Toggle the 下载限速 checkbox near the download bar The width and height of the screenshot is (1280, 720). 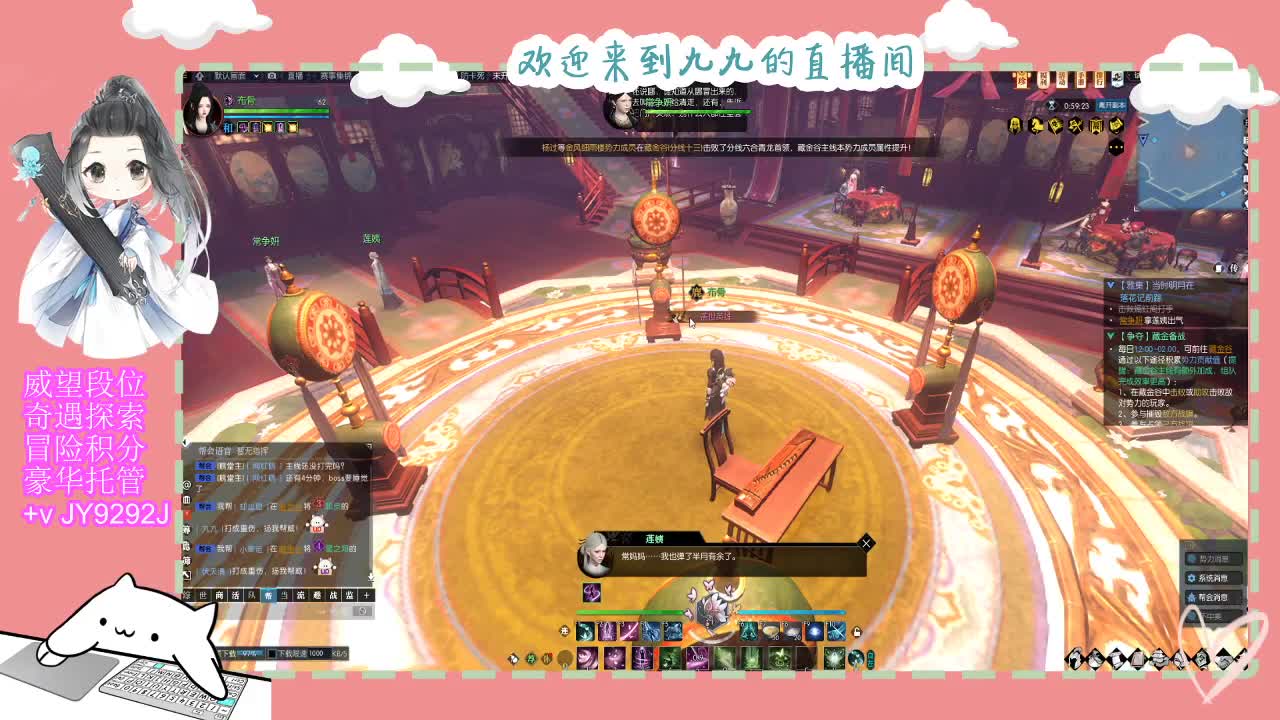[x=272, y=652]
